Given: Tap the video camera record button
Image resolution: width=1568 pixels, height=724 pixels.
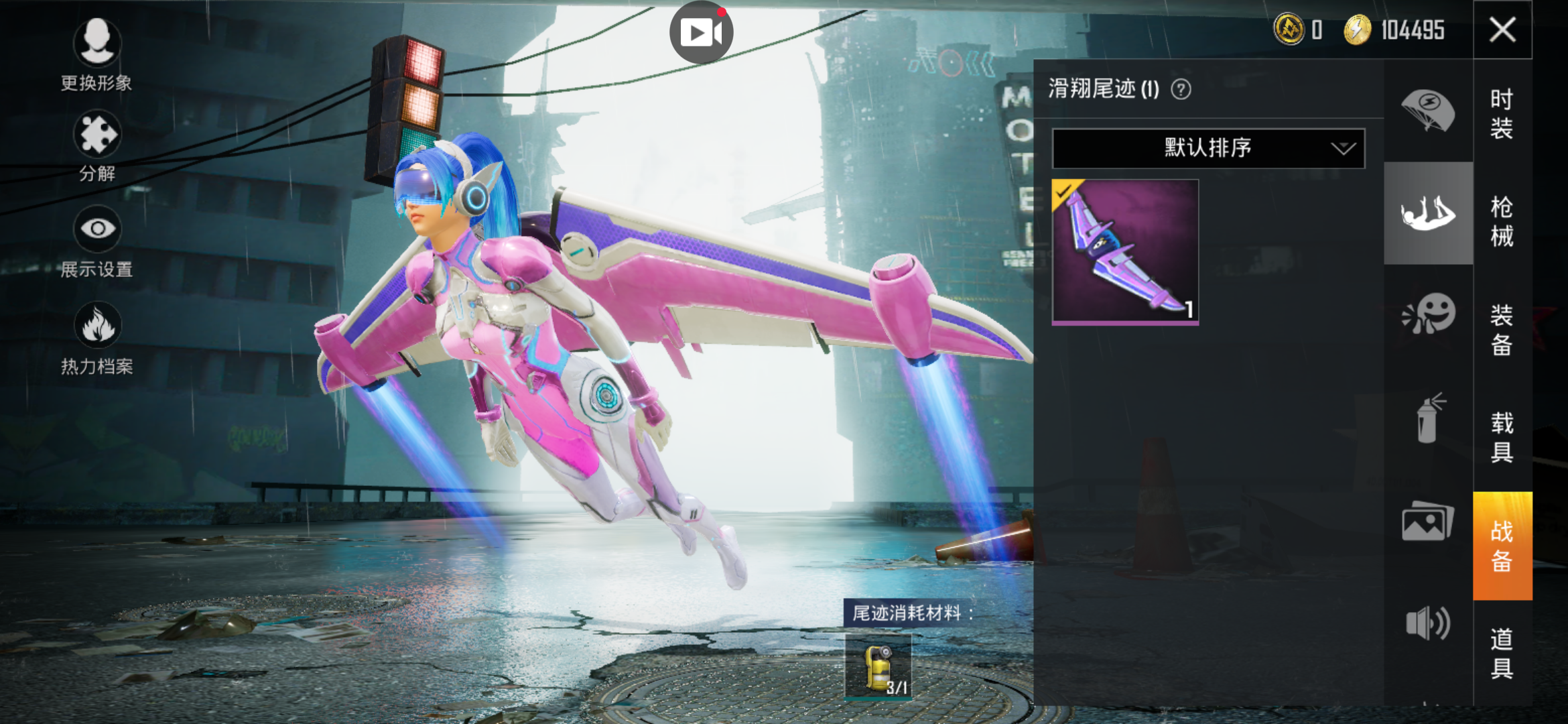Looking at the screenshot, I should (701, 32).
